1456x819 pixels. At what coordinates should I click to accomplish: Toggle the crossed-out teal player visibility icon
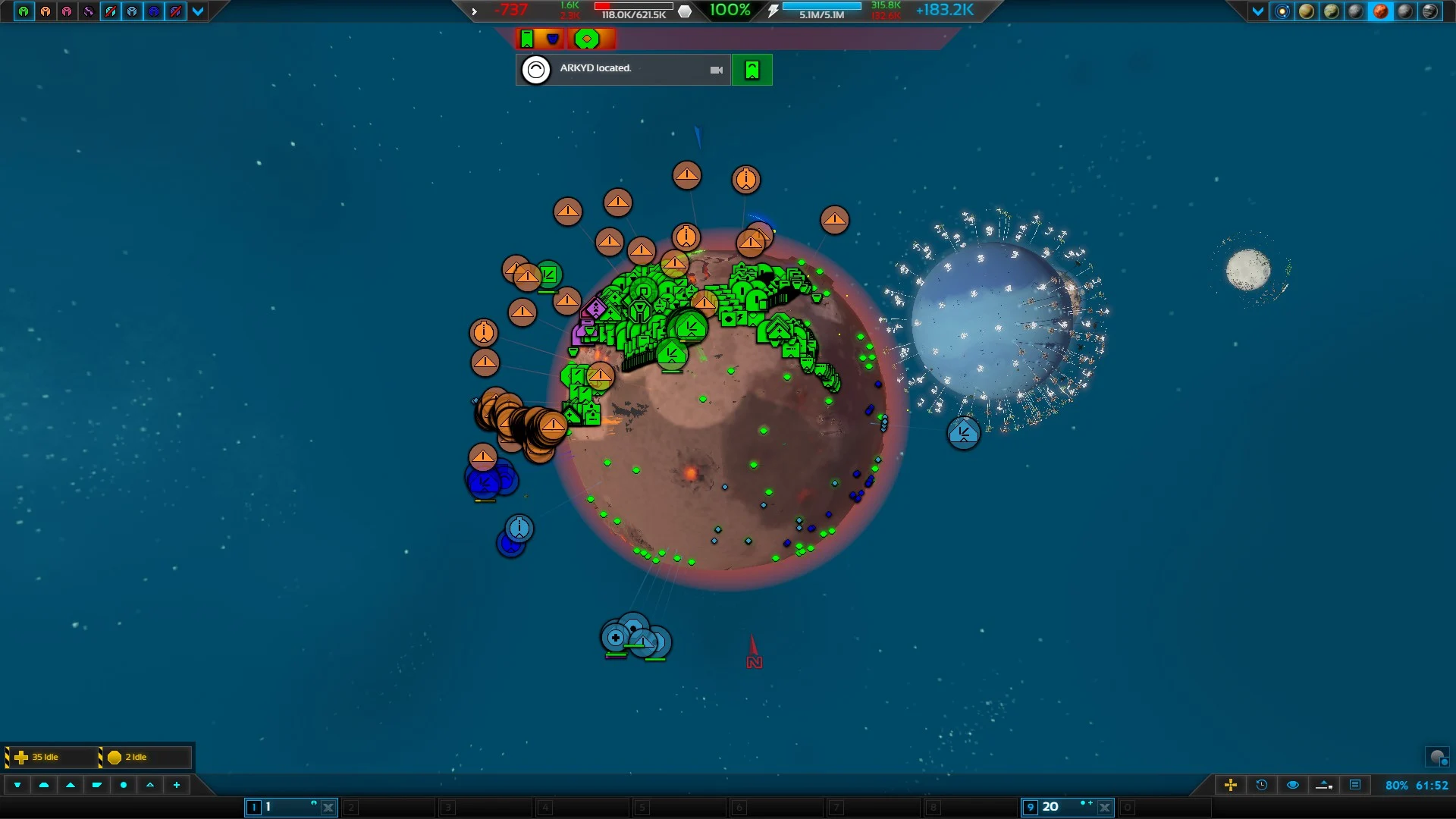[x=111, y=12]
